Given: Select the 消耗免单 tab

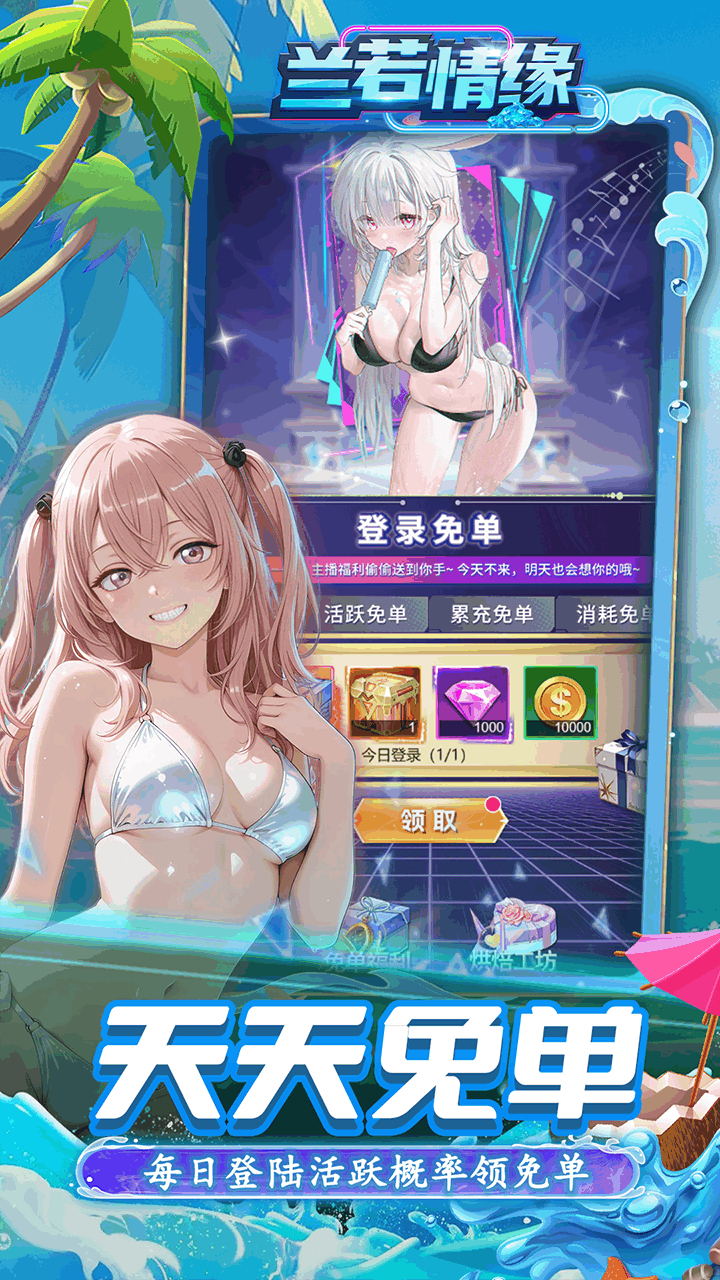Looking at the screenshot, I should click(x=612, y=614).
